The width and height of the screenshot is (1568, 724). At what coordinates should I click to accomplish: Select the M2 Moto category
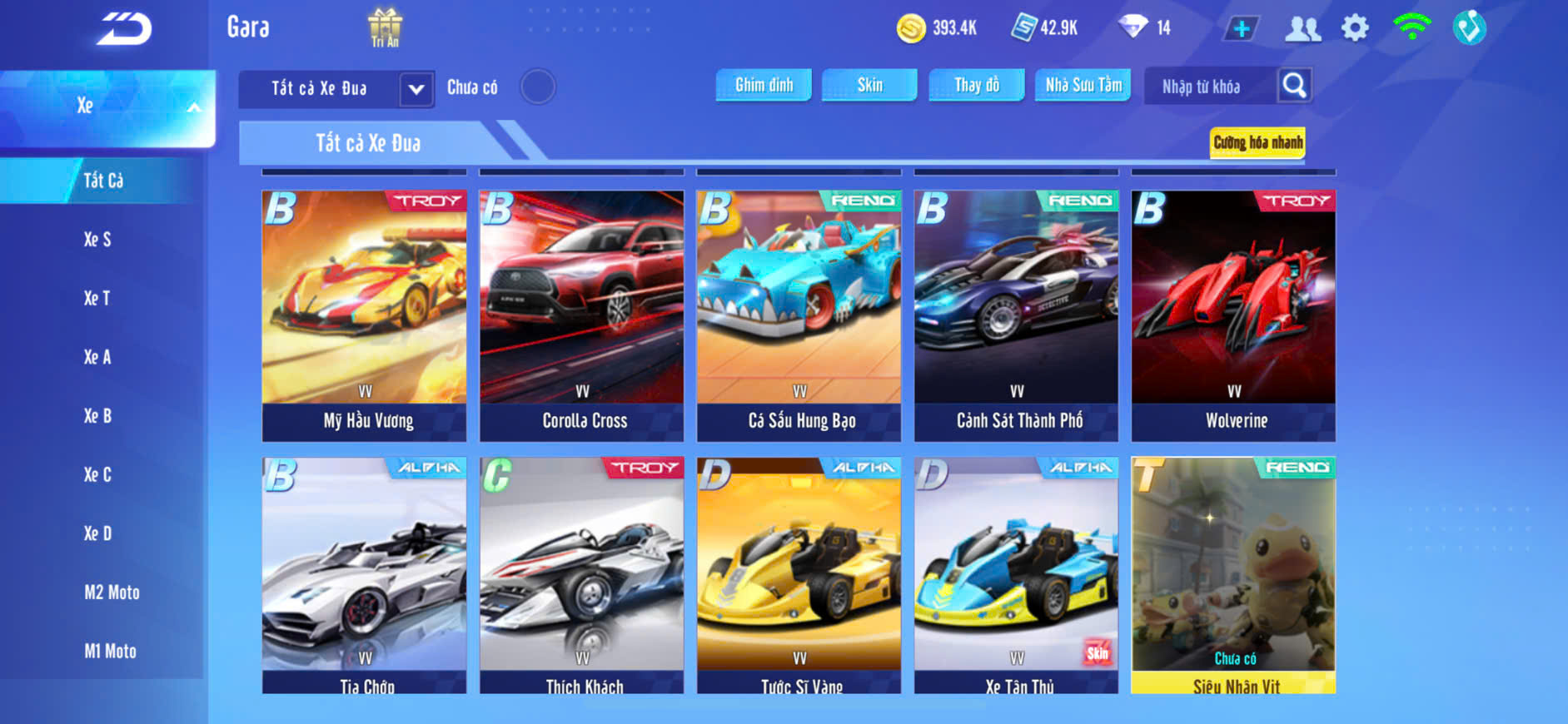click(112, 593)
